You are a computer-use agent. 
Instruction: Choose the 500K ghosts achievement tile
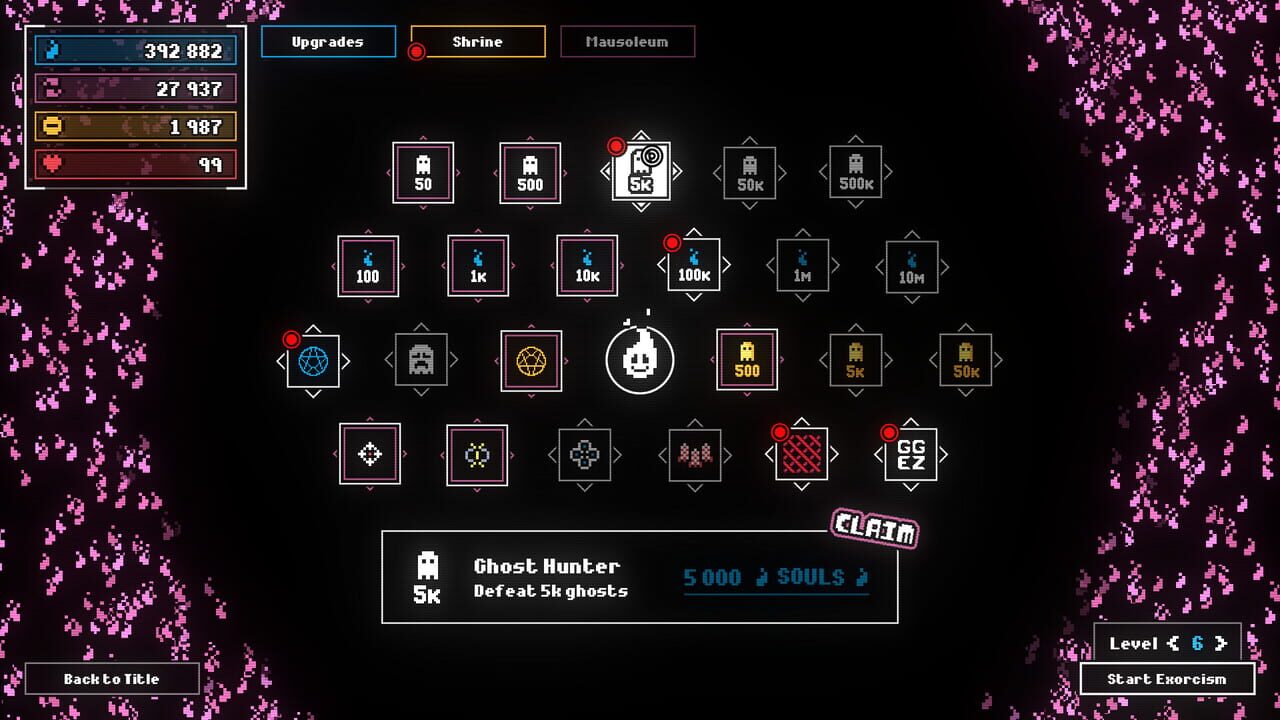[855, 173]
